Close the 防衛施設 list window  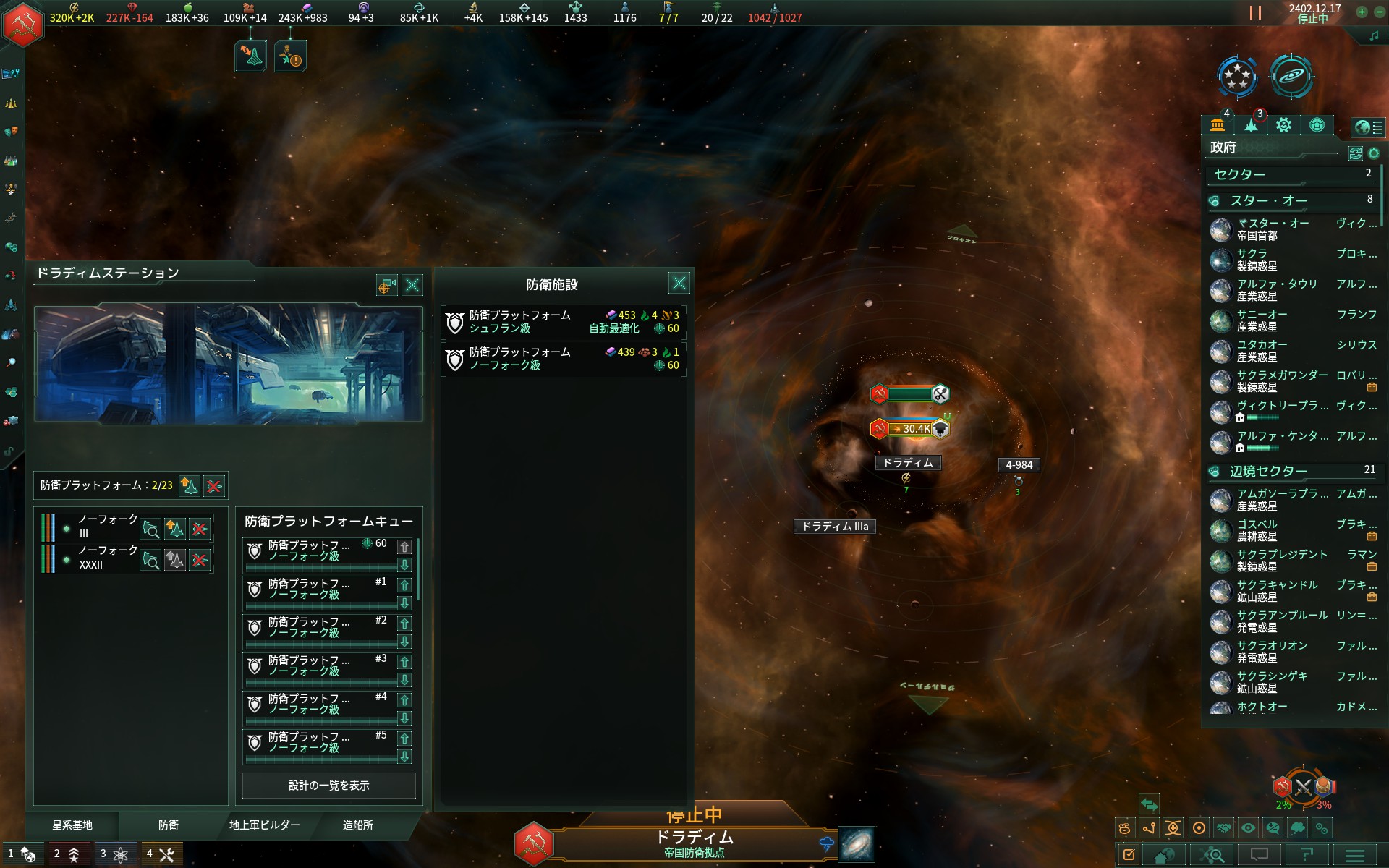[679, 283]
